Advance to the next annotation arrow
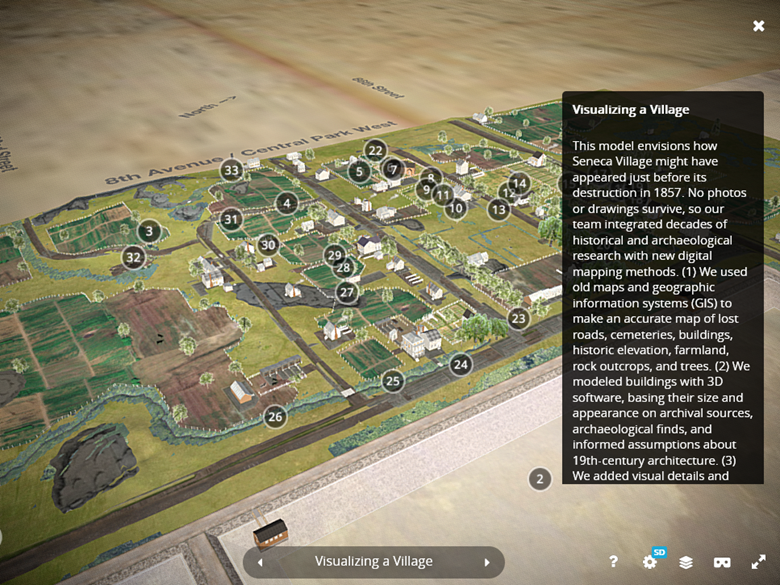This screenshot has width=780, height=585. click(487, 562)
